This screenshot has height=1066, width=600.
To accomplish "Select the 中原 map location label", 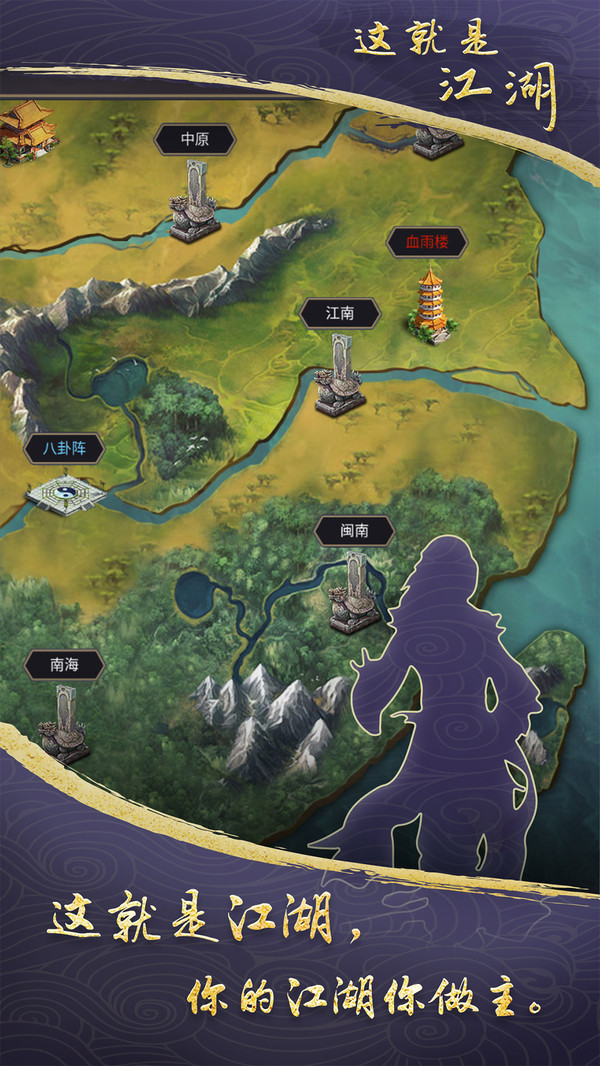I will pyautogui.click(x=194, y=140).
